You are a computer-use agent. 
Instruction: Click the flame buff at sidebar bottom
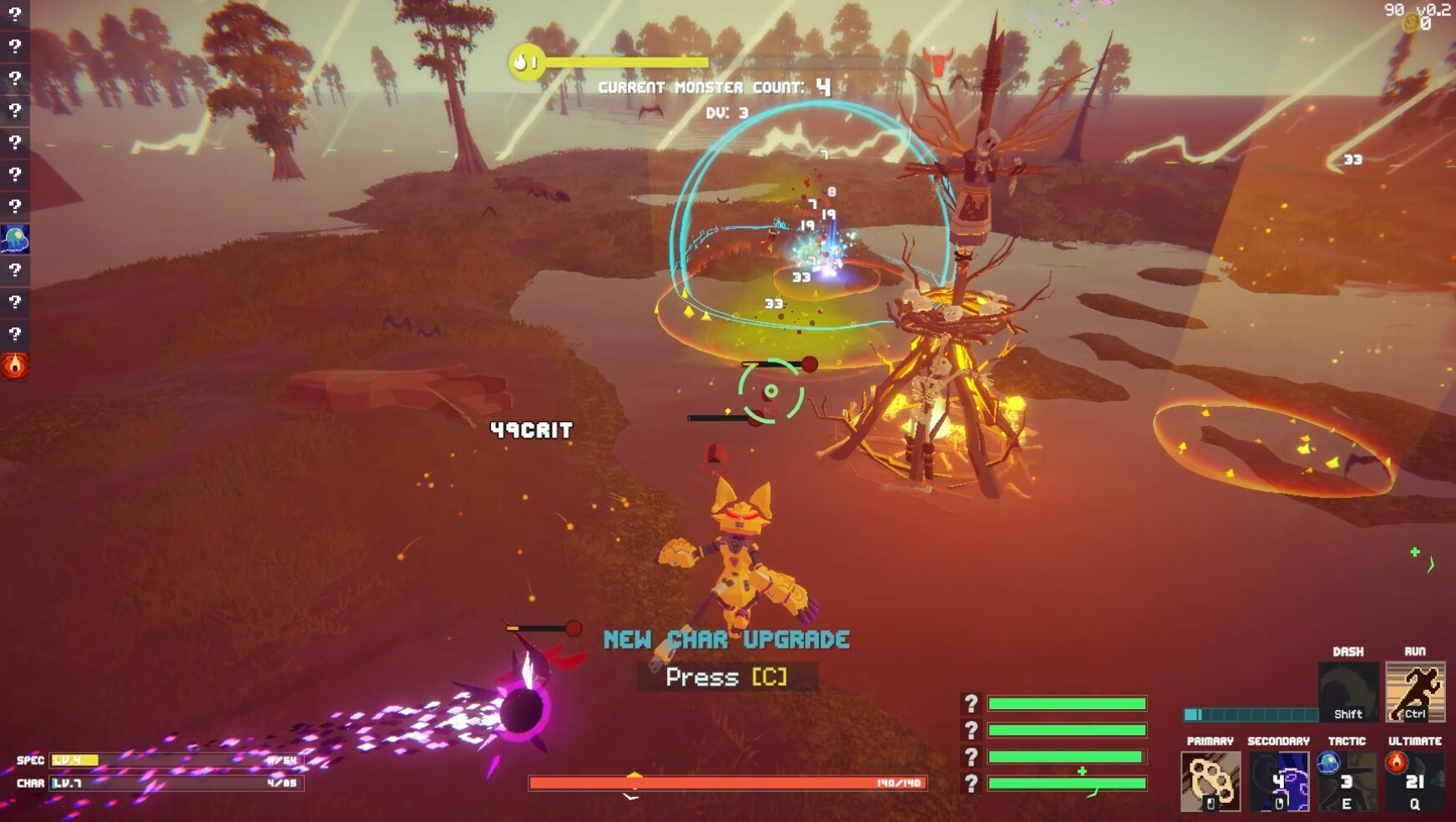(15, 365)
